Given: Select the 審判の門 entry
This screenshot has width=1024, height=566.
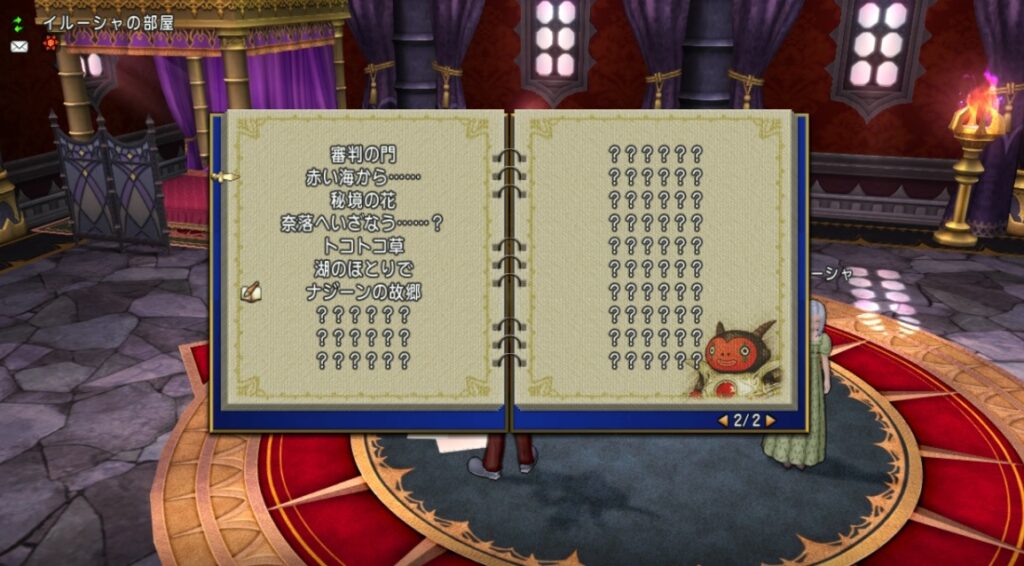Looking at the screenshot, I should (363, 154).
